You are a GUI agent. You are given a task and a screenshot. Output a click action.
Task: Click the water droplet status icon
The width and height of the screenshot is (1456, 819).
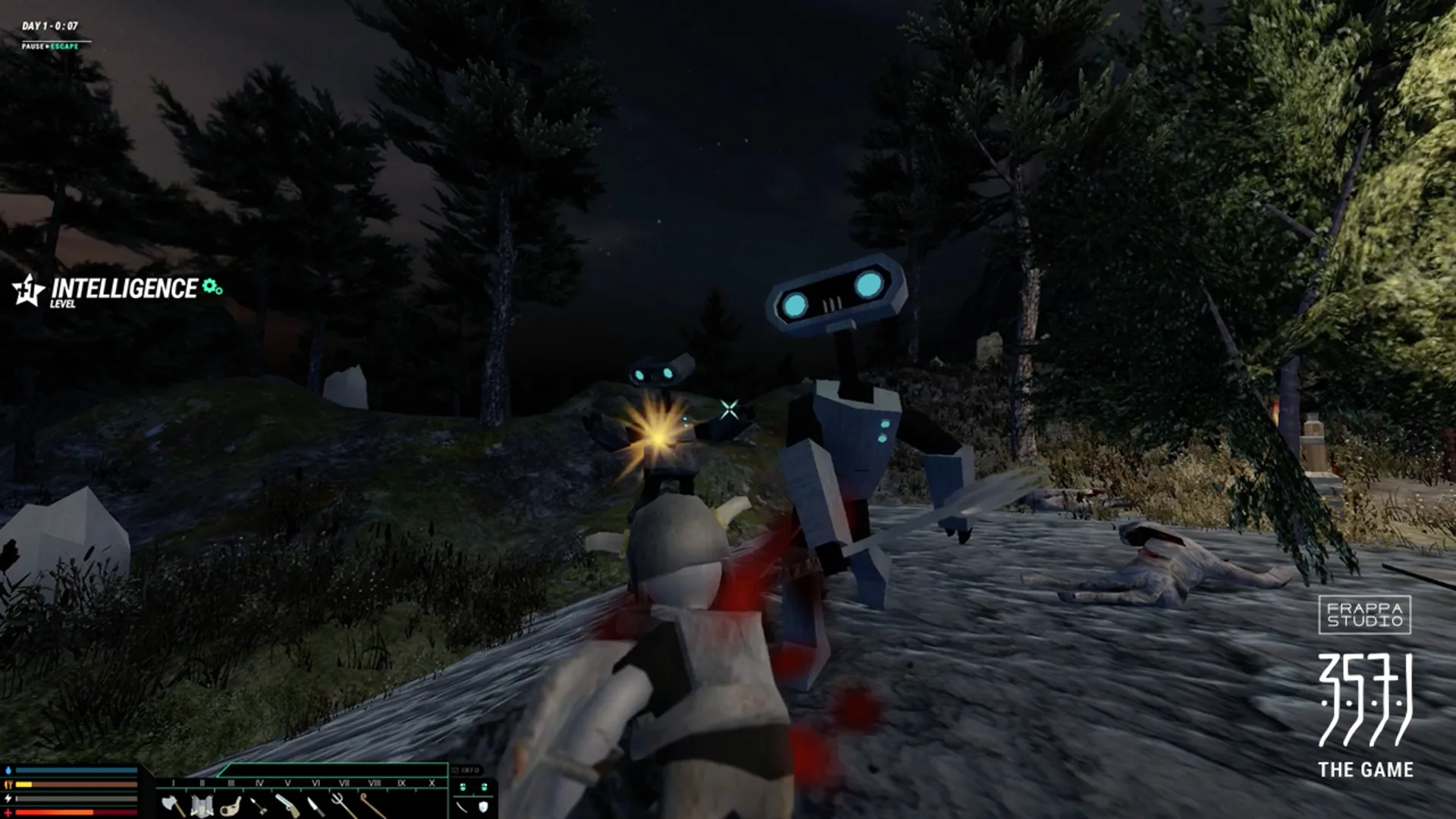(x=8, y=770)
